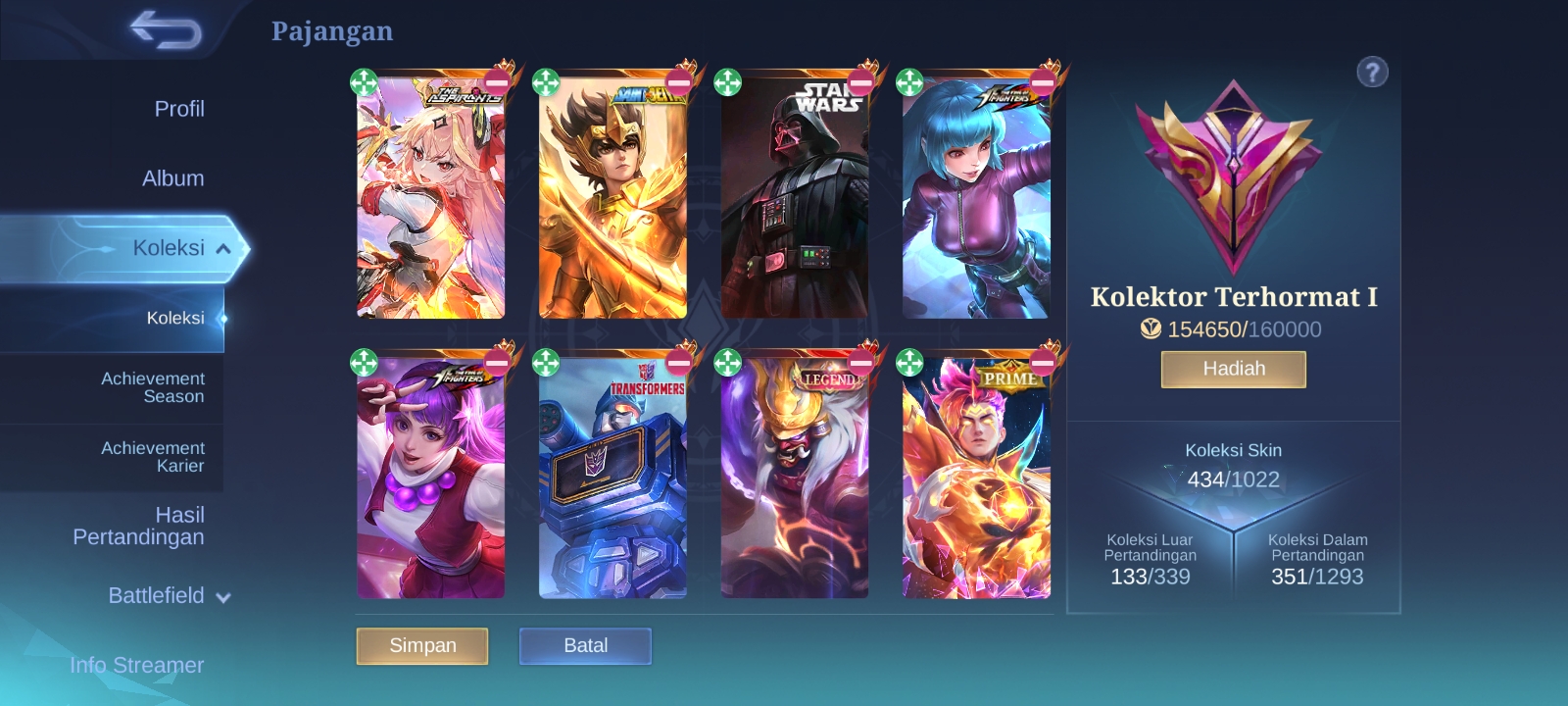Click the Aspirants skin's move handle
The width and height of the screenshot is (1568, 706).
(x=364, y=82)
